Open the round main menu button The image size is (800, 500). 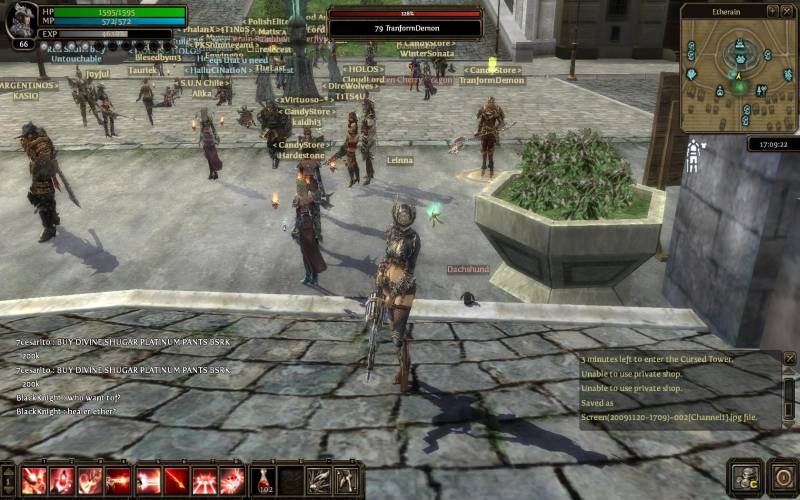pos(783,478)
